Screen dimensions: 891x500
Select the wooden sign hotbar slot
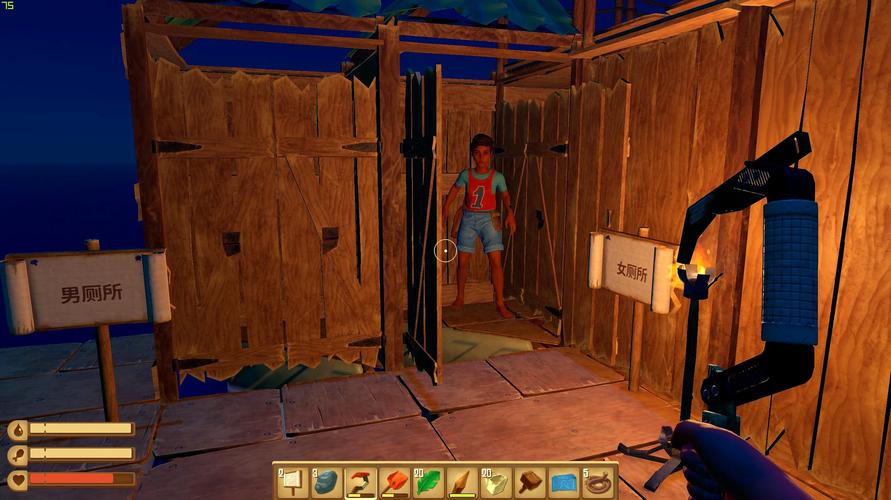291,481
